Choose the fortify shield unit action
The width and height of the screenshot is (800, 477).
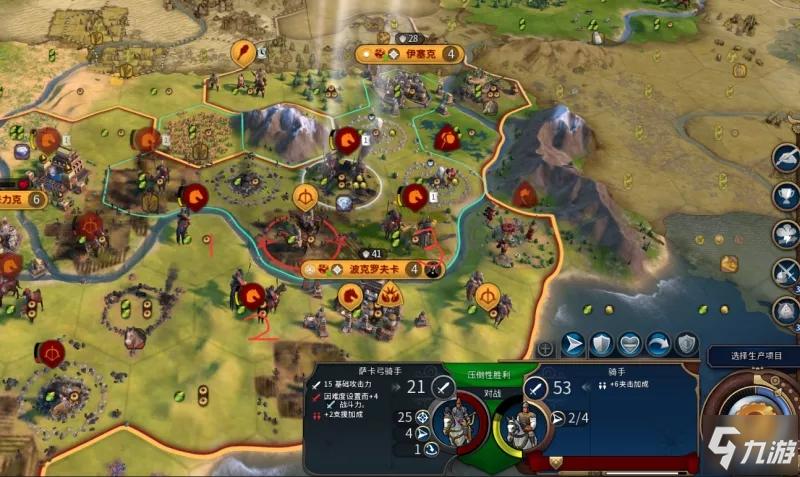(x=601, y=345)
